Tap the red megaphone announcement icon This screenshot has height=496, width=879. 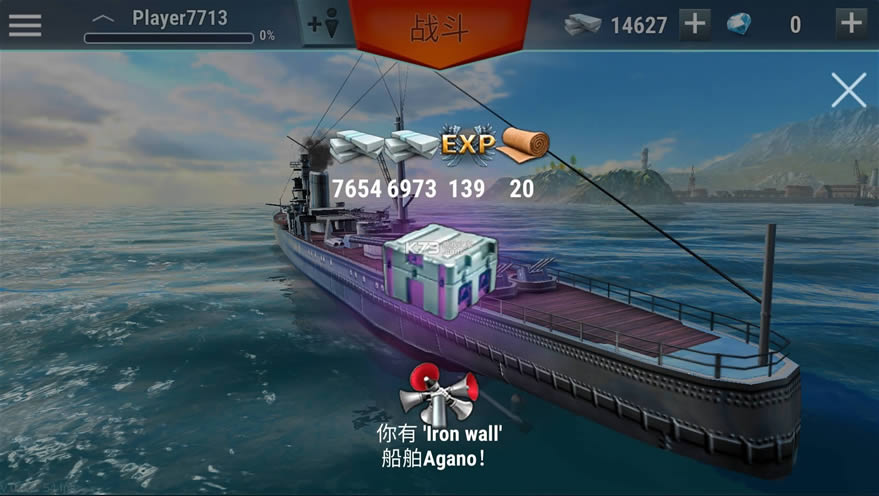click(x=438, y=392)
